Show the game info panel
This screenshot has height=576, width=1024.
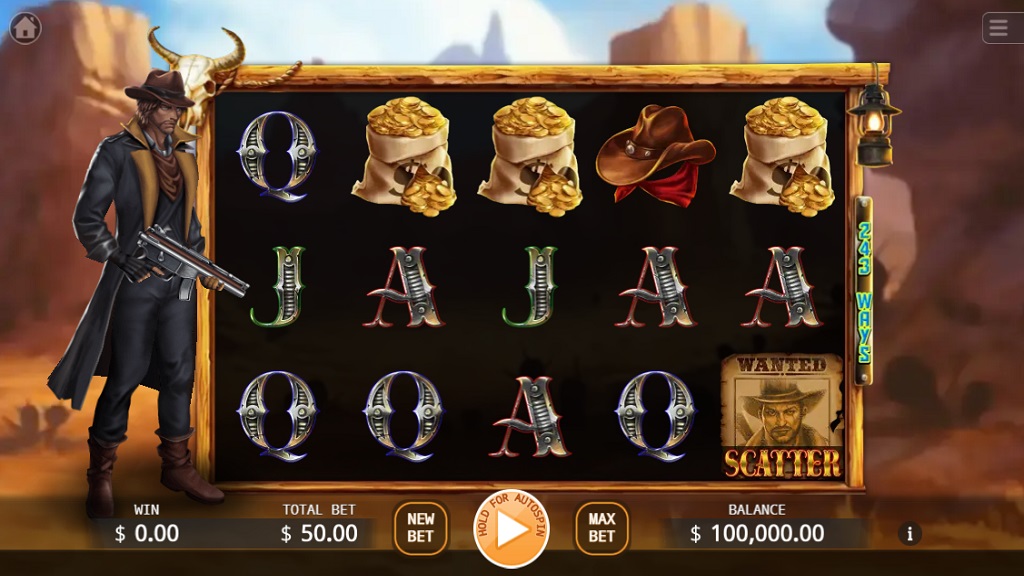click(x=909, y=534)
